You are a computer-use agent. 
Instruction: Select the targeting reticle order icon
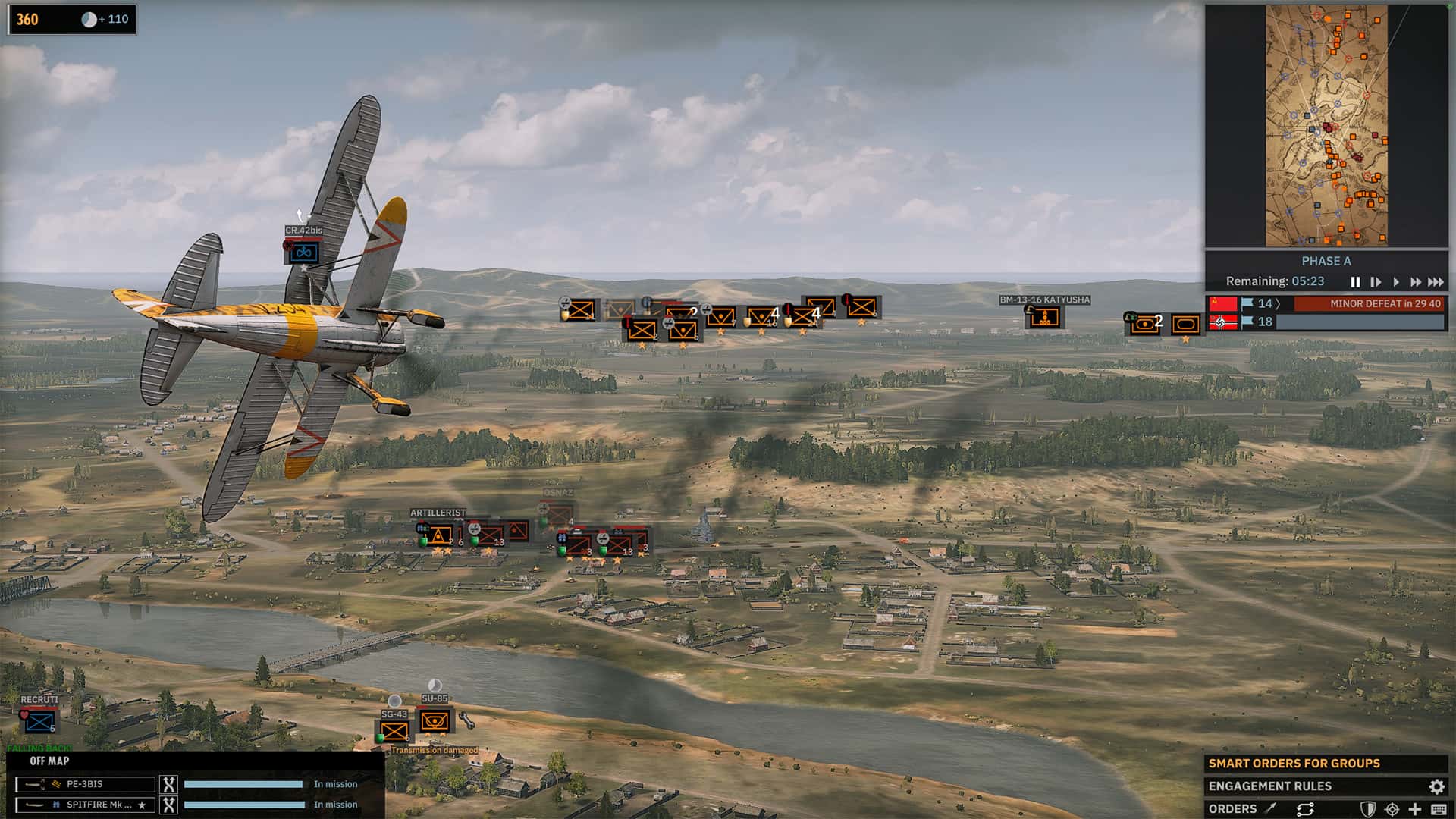click(x=1392, y=809)
